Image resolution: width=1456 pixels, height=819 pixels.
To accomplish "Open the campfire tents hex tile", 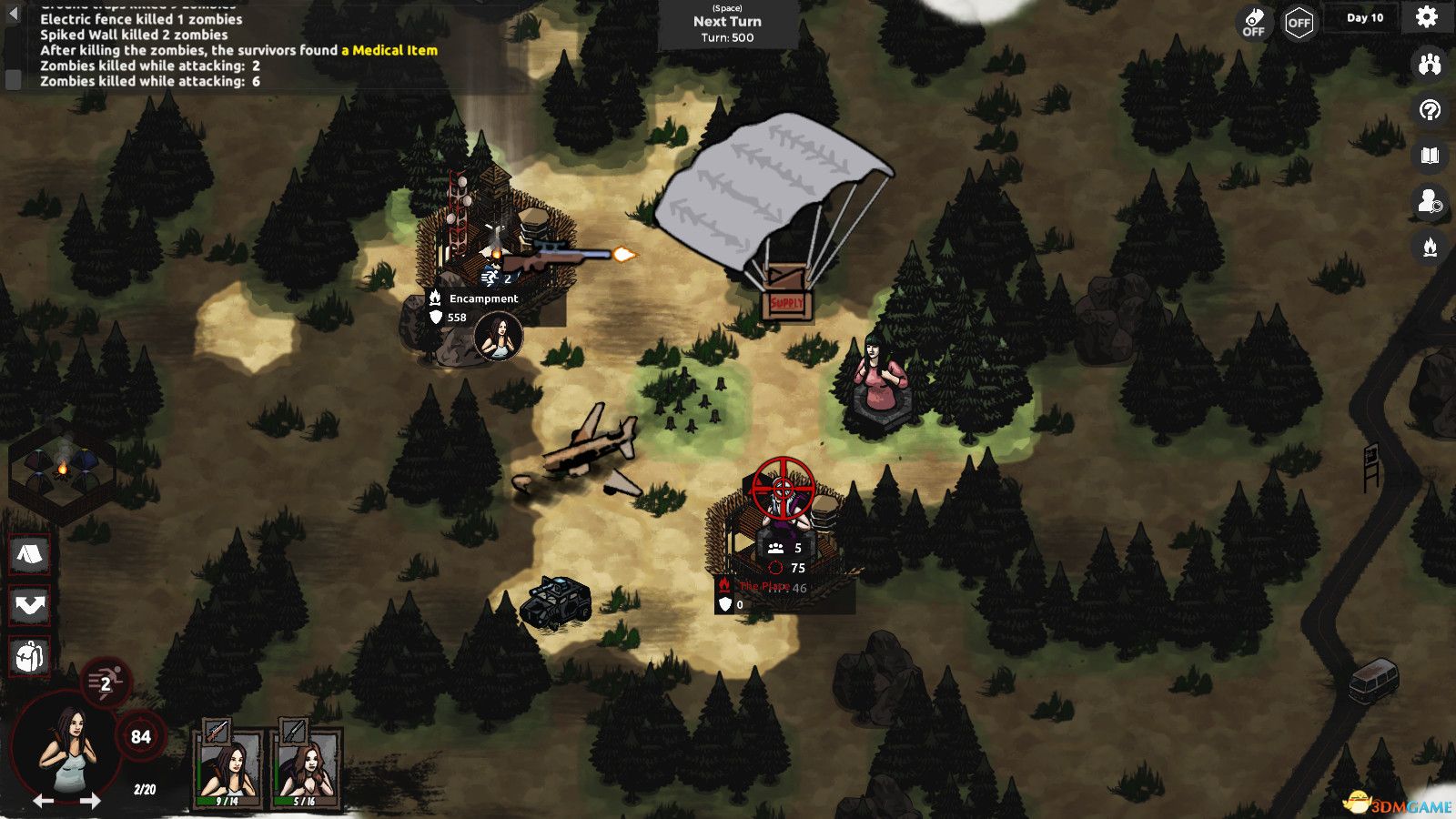I will 62,470.
